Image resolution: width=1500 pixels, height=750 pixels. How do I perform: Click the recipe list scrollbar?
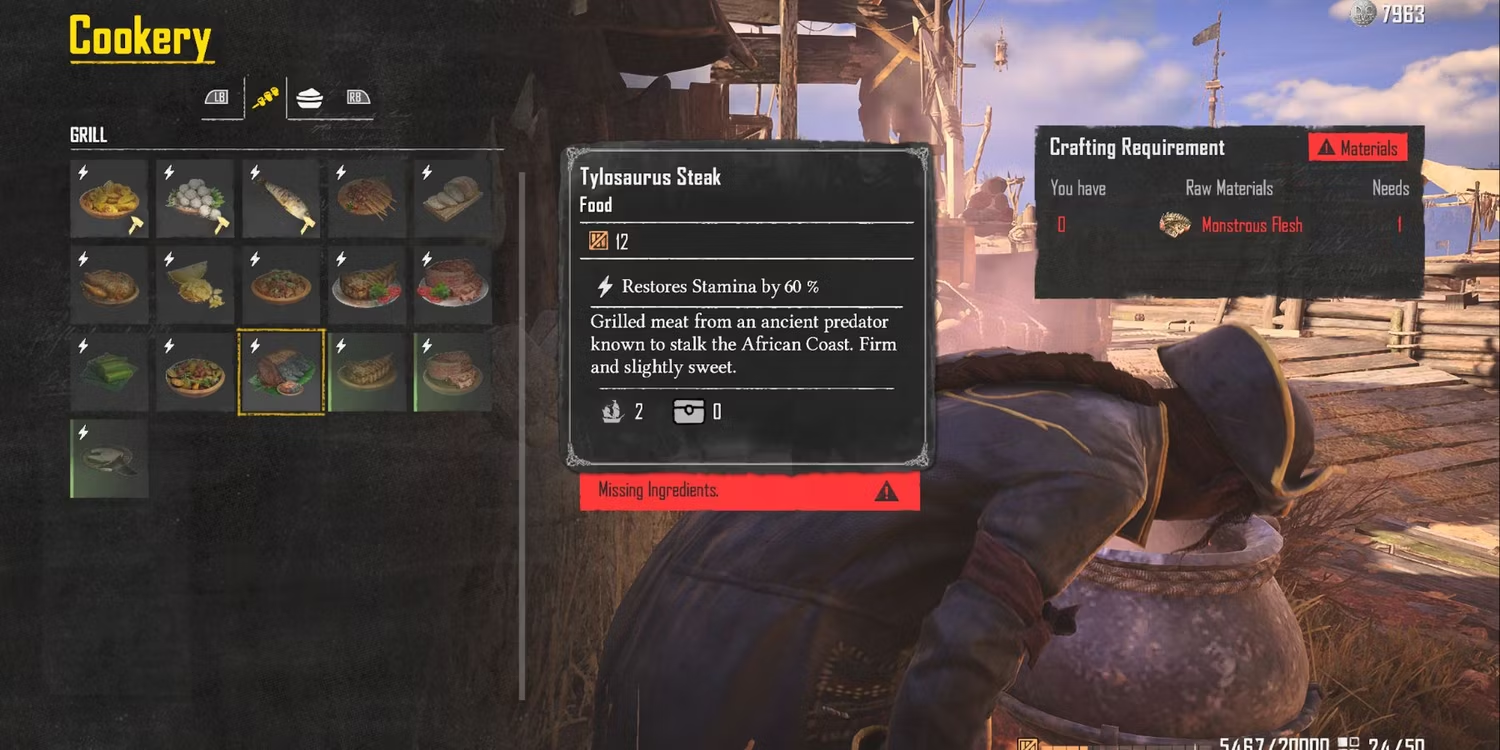click(x=522, y=435)
